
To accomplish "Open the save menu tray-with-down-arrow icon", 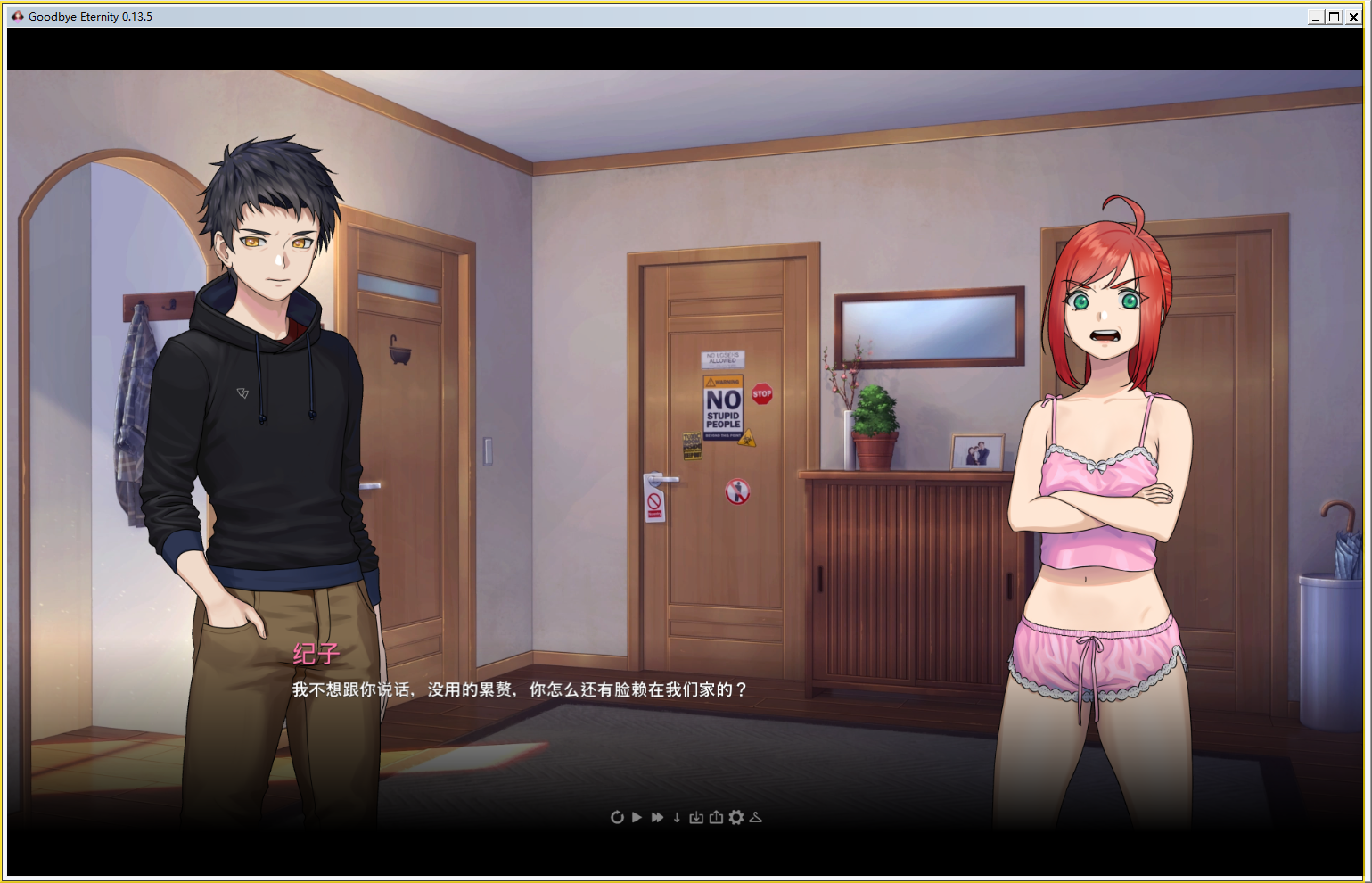I will (x=696, y=817).
